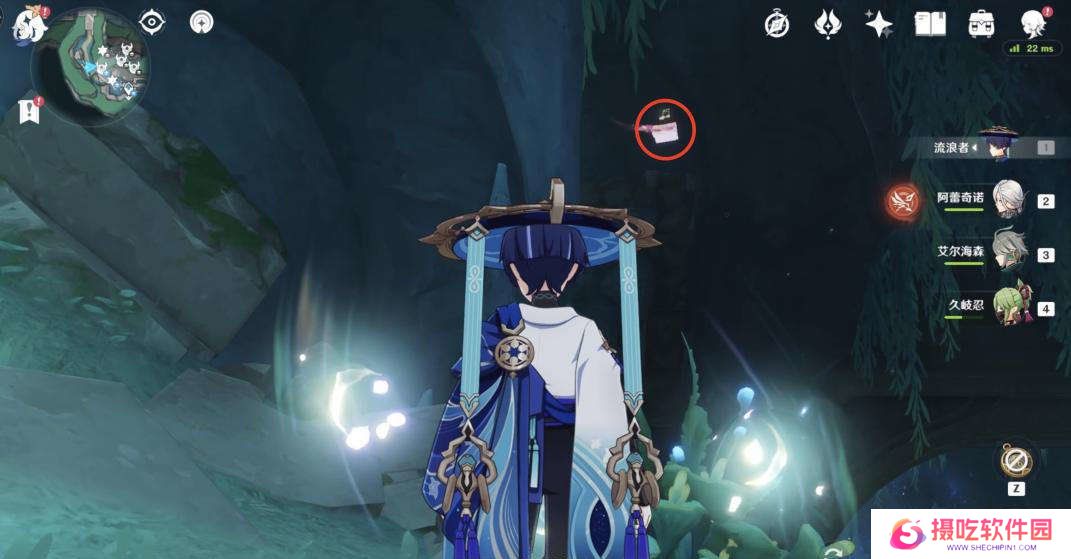This screenshot has width=1071, height=559.
Task: Open the map from the minimap
Action: click(91, 69)
